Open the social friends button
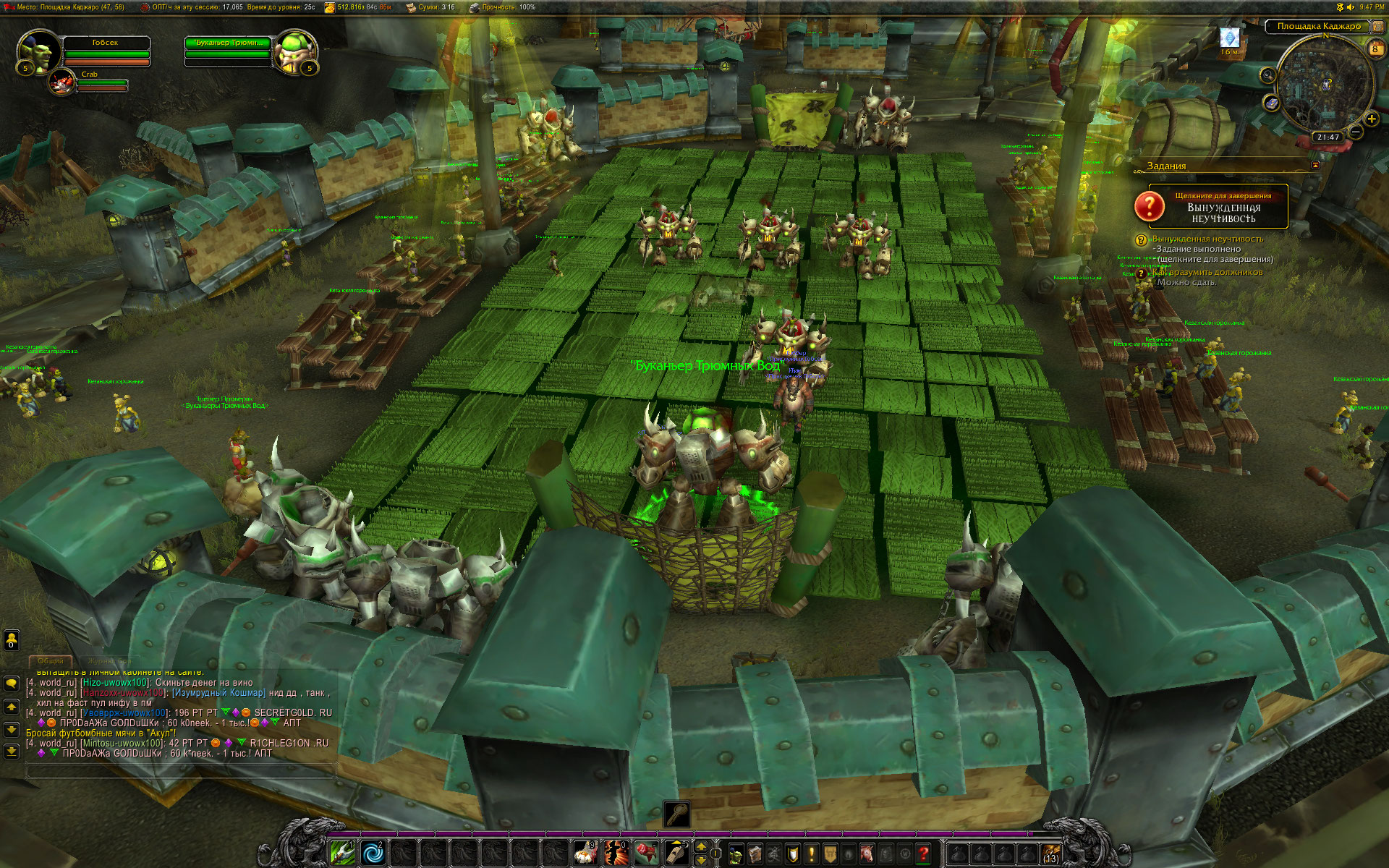Image resolution: width=1389 pixels, height=868 pixels. [12, 640]
